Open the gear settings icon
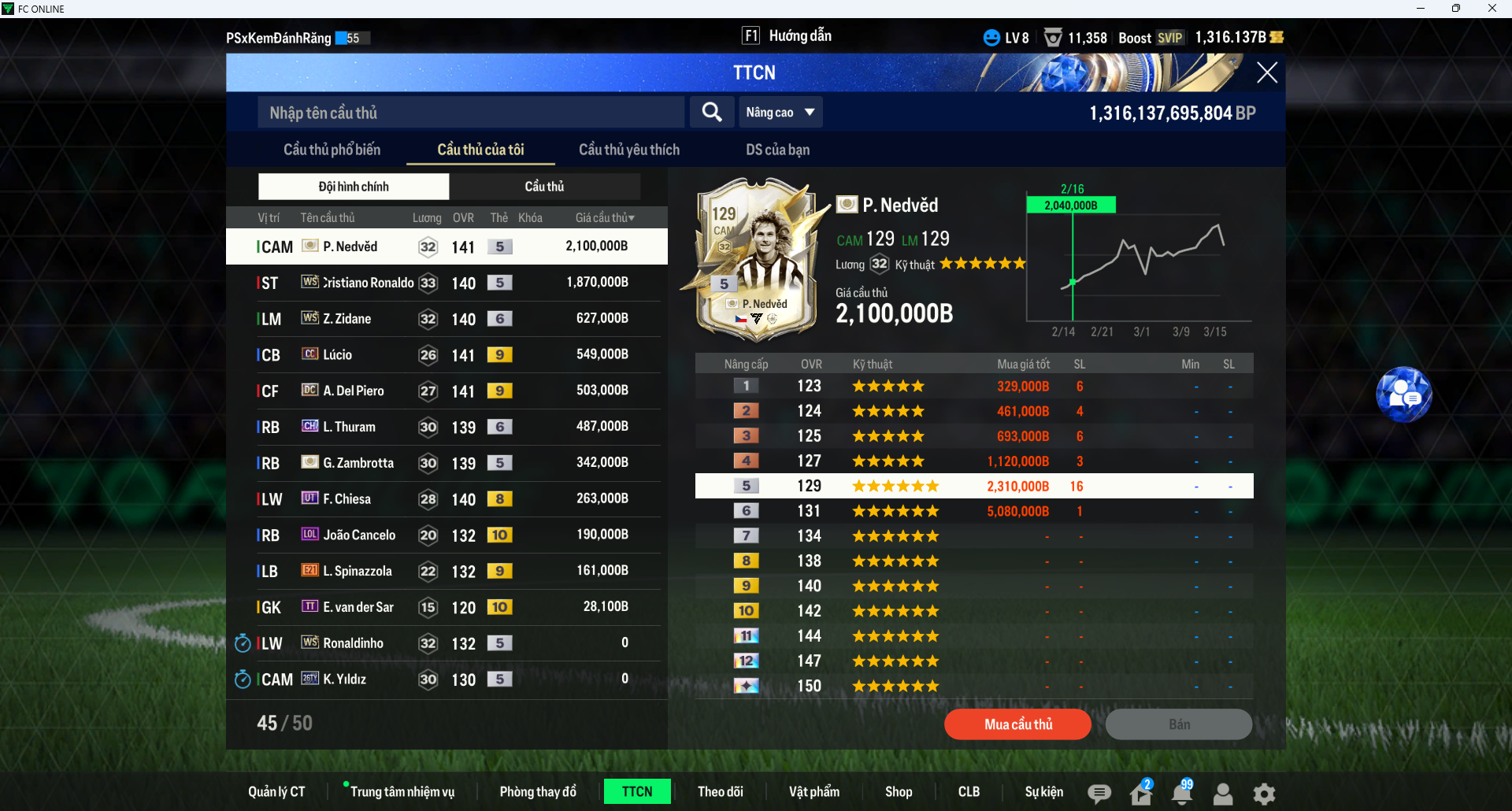Viewport: 1512px width, 811px height. [1264, 794]
